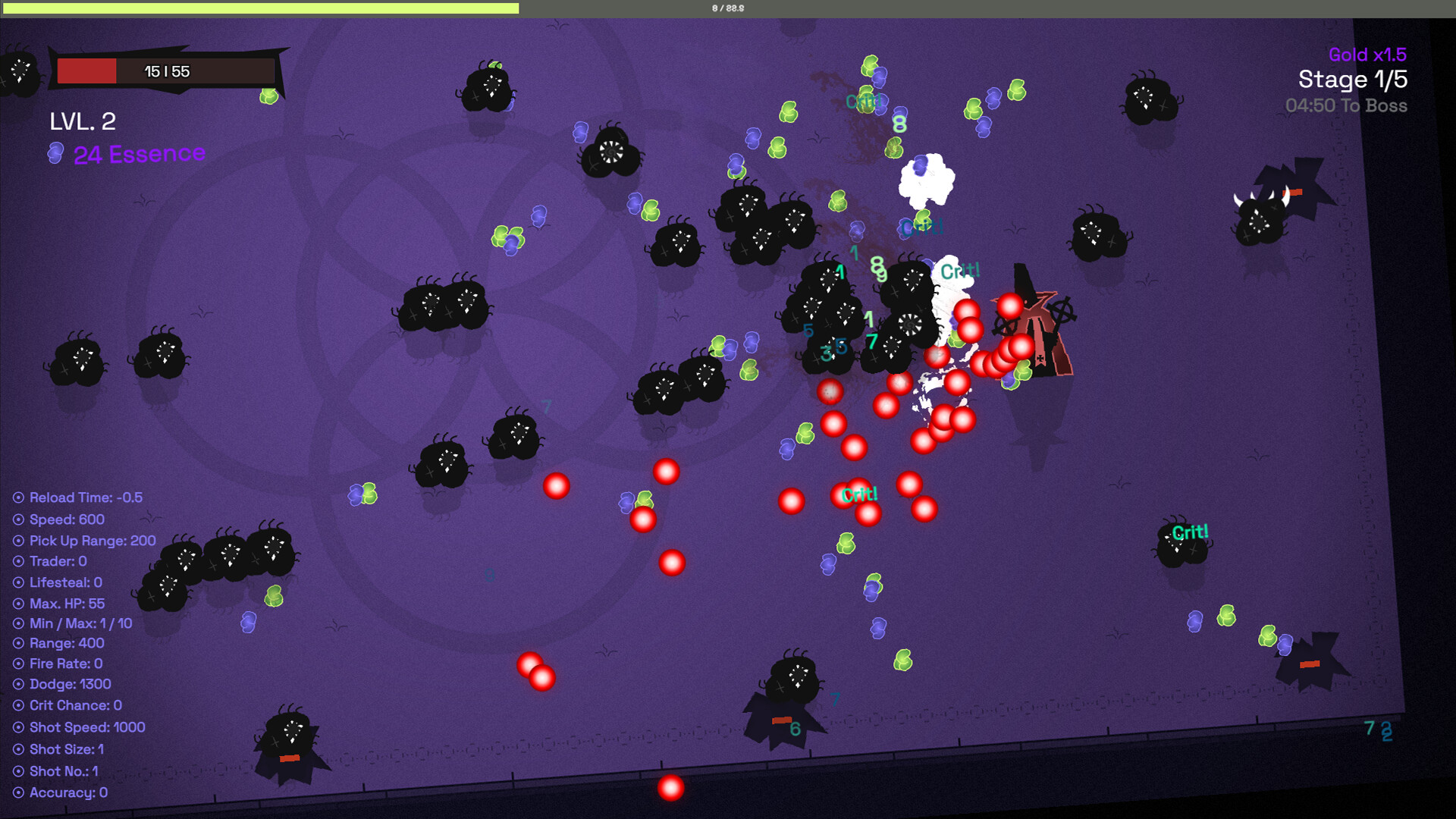Click the LVL. 2 label
Viewport: 1456px width, 819px height.
83,121
